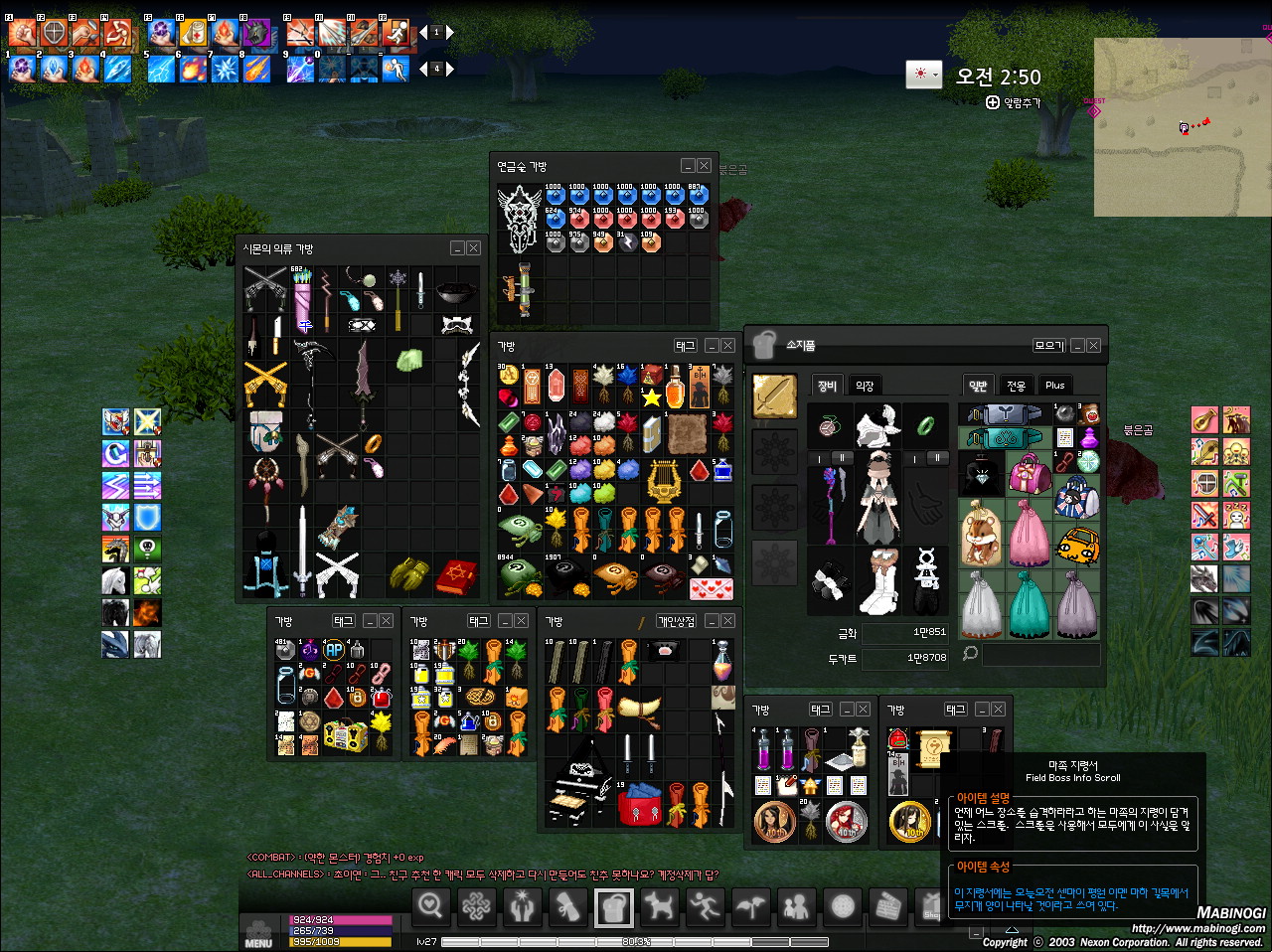The image size is (1272, 952).
Task: Click the right arrow beside hotkey page 1
Action: point(451,31)
